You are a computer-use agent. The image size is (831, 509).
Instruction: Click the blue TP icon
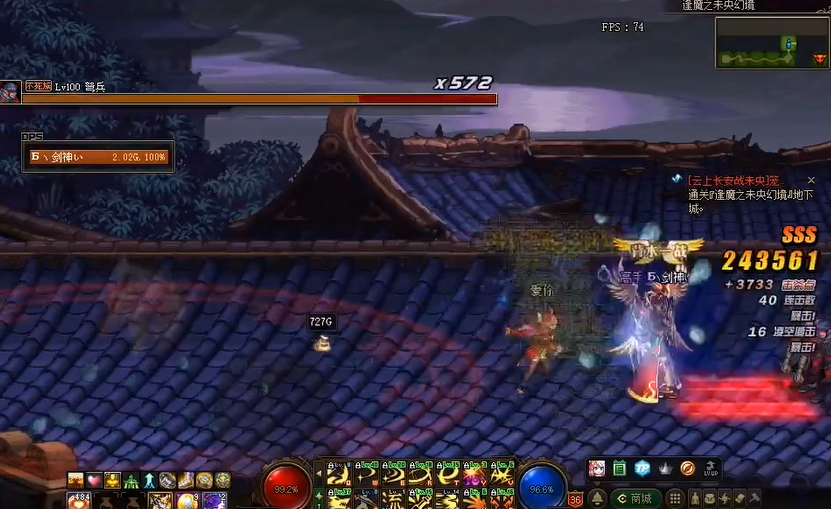pos(642,468)
